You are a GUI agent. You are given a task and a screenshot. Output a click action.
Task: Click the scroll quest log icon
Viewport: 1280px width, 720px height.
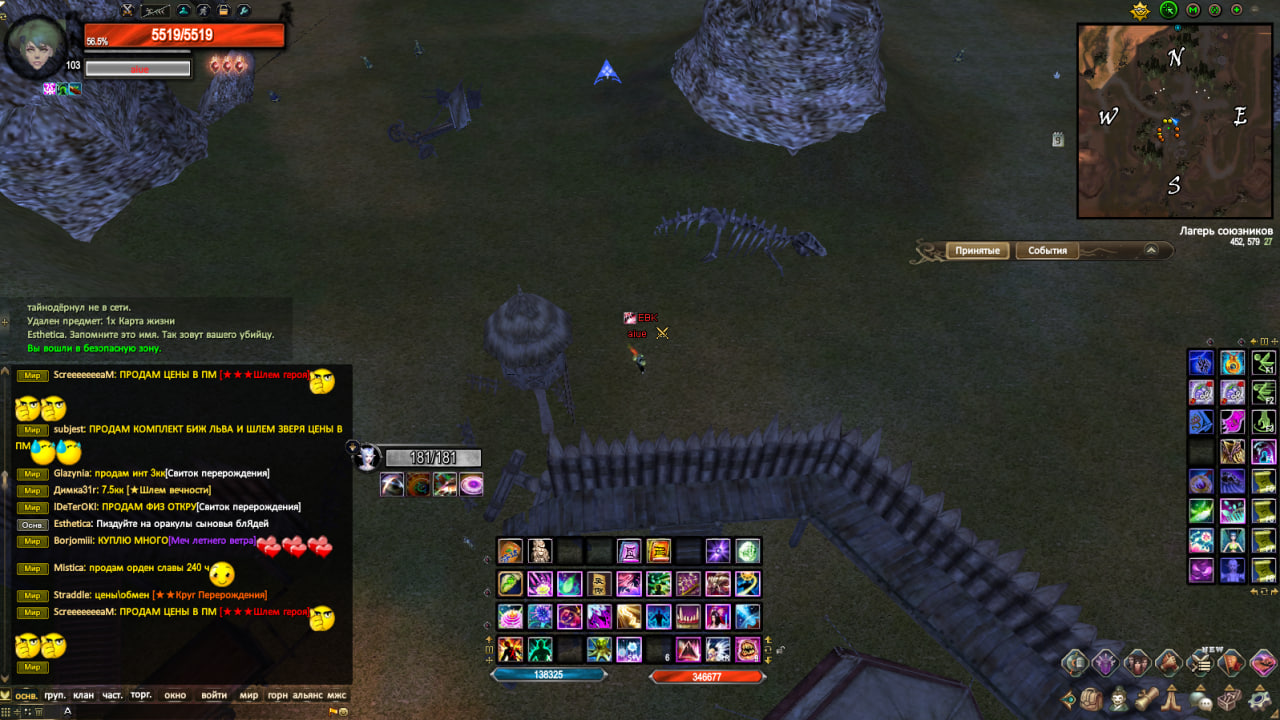pyautogui.click(x=1148, y=699)
